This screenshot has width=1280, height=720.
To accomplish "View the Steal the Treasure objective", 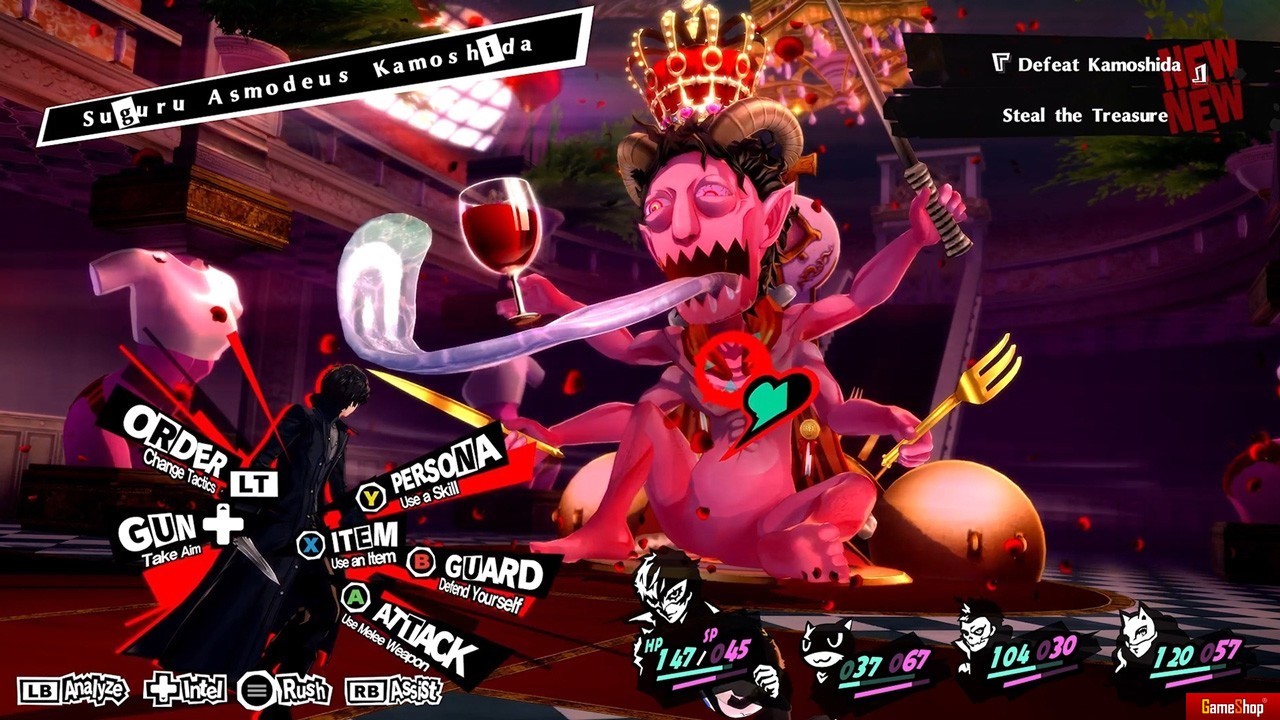I will (x=1085, y=116).
